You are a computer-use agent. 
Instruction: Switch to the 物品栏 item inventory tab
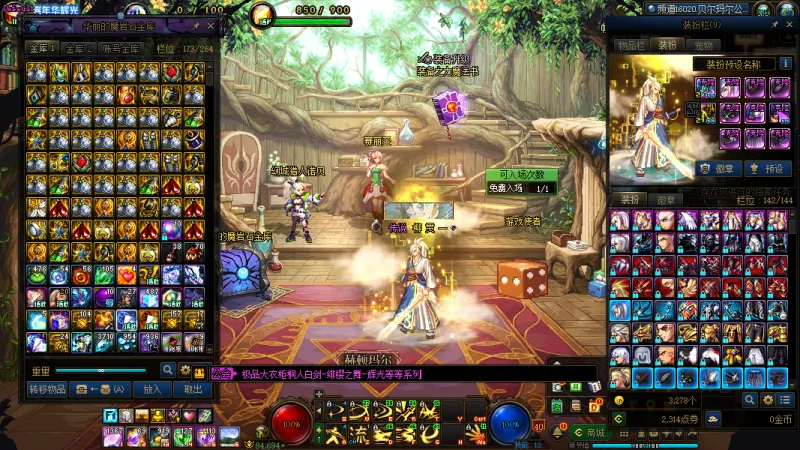pos(630,45)
